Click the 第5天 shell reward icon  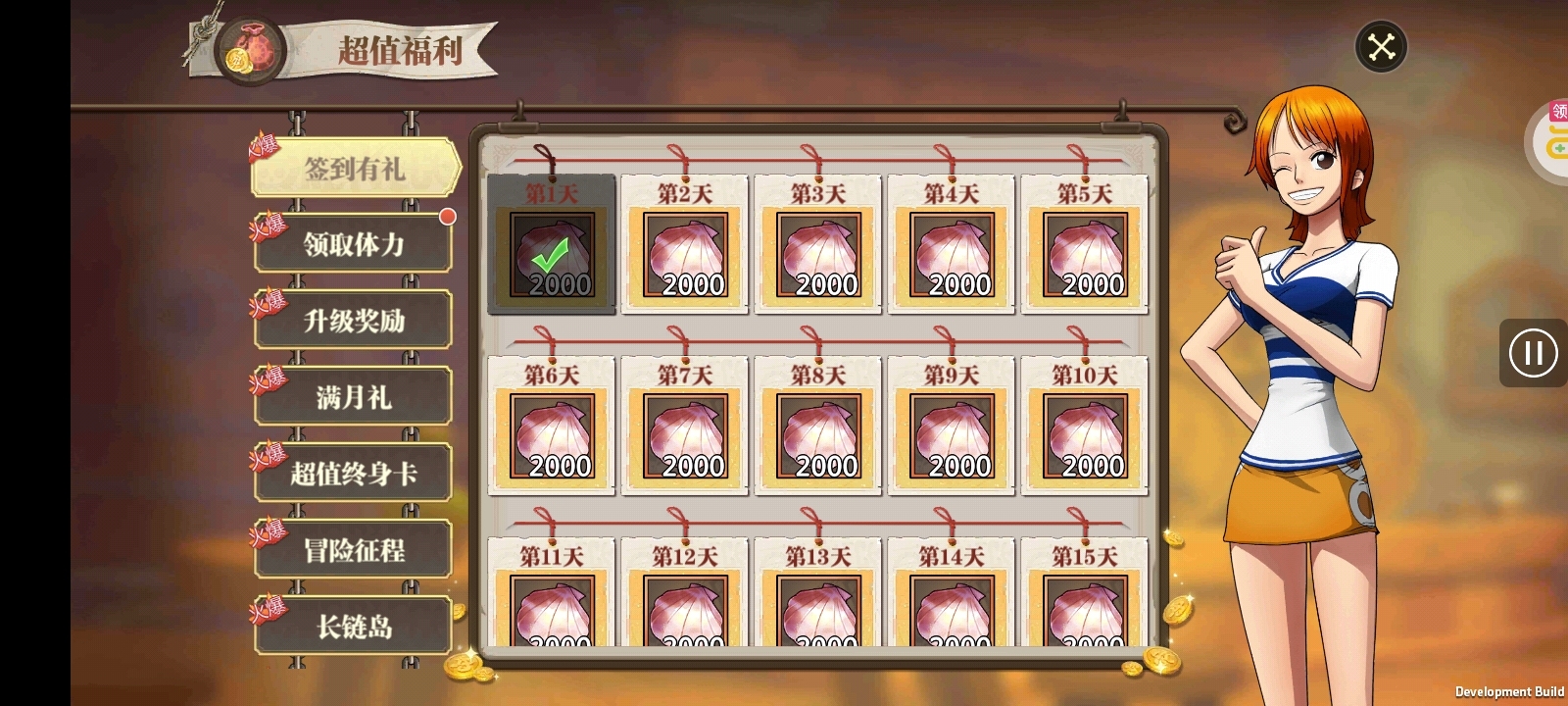(1085, 255)
